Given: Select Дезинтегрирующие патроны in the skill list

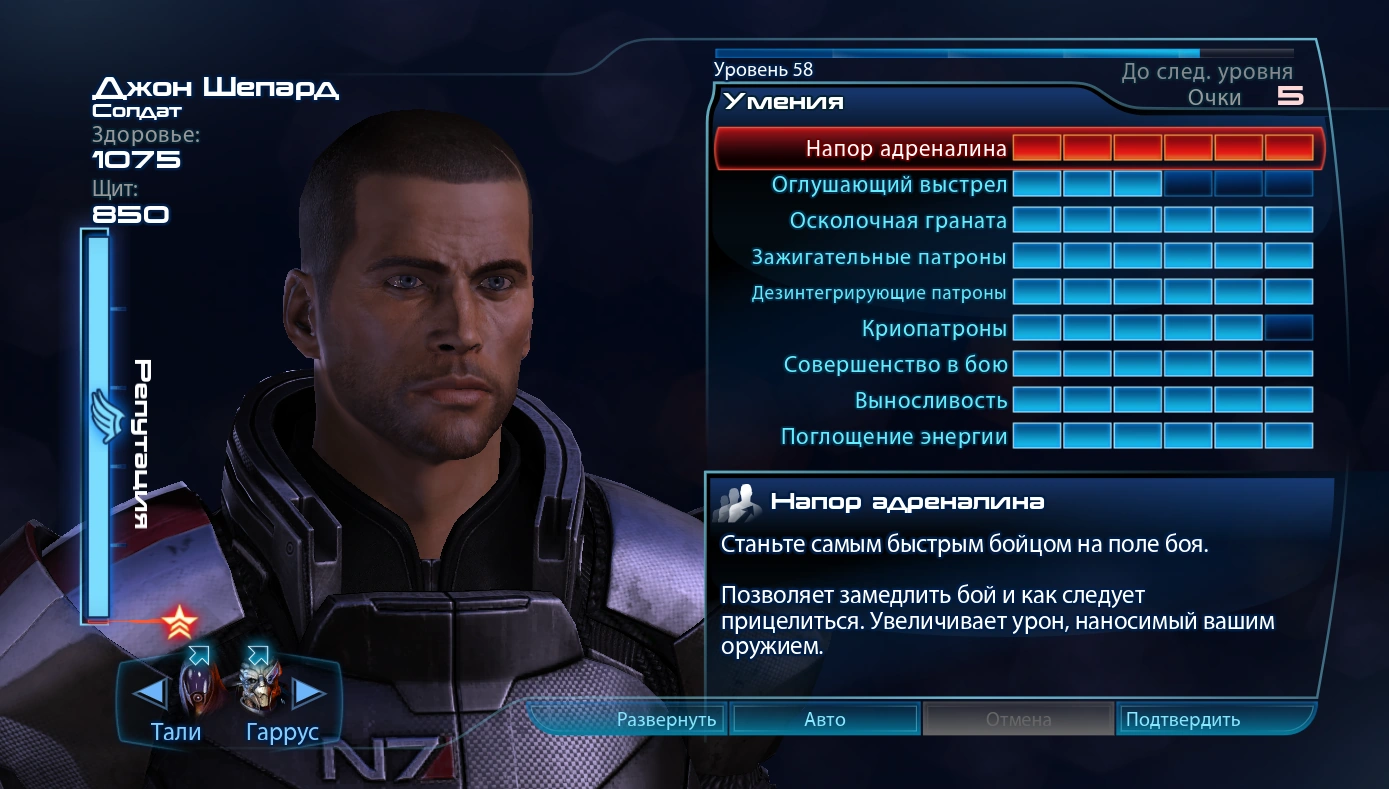Looking at the screenshot, I should [879, 293].
